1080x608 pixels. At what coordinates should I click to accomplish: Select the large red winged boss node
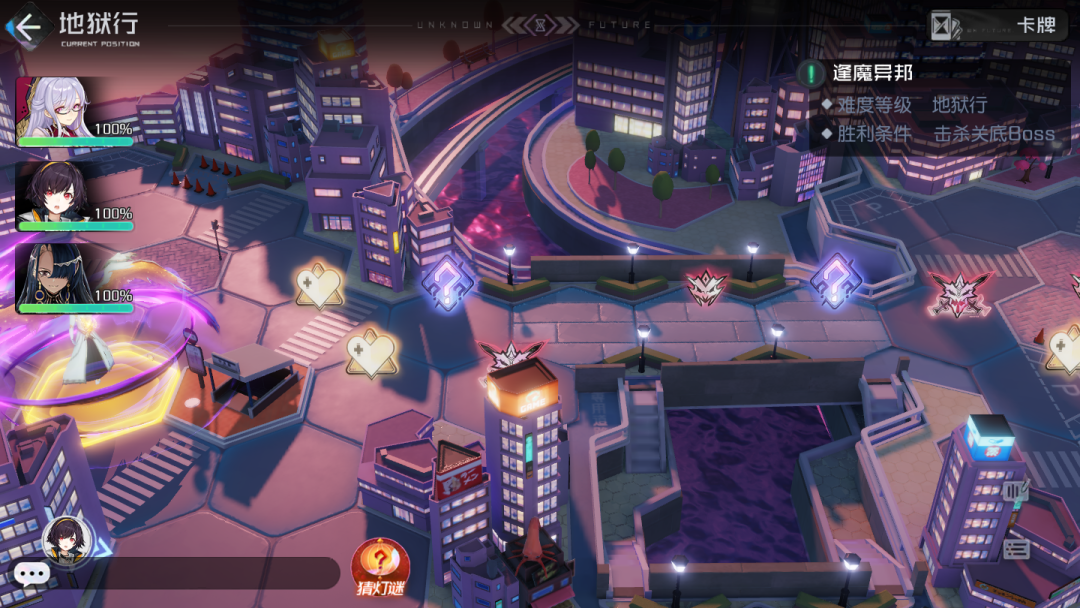pyautogui.click(x=959, y=291)
